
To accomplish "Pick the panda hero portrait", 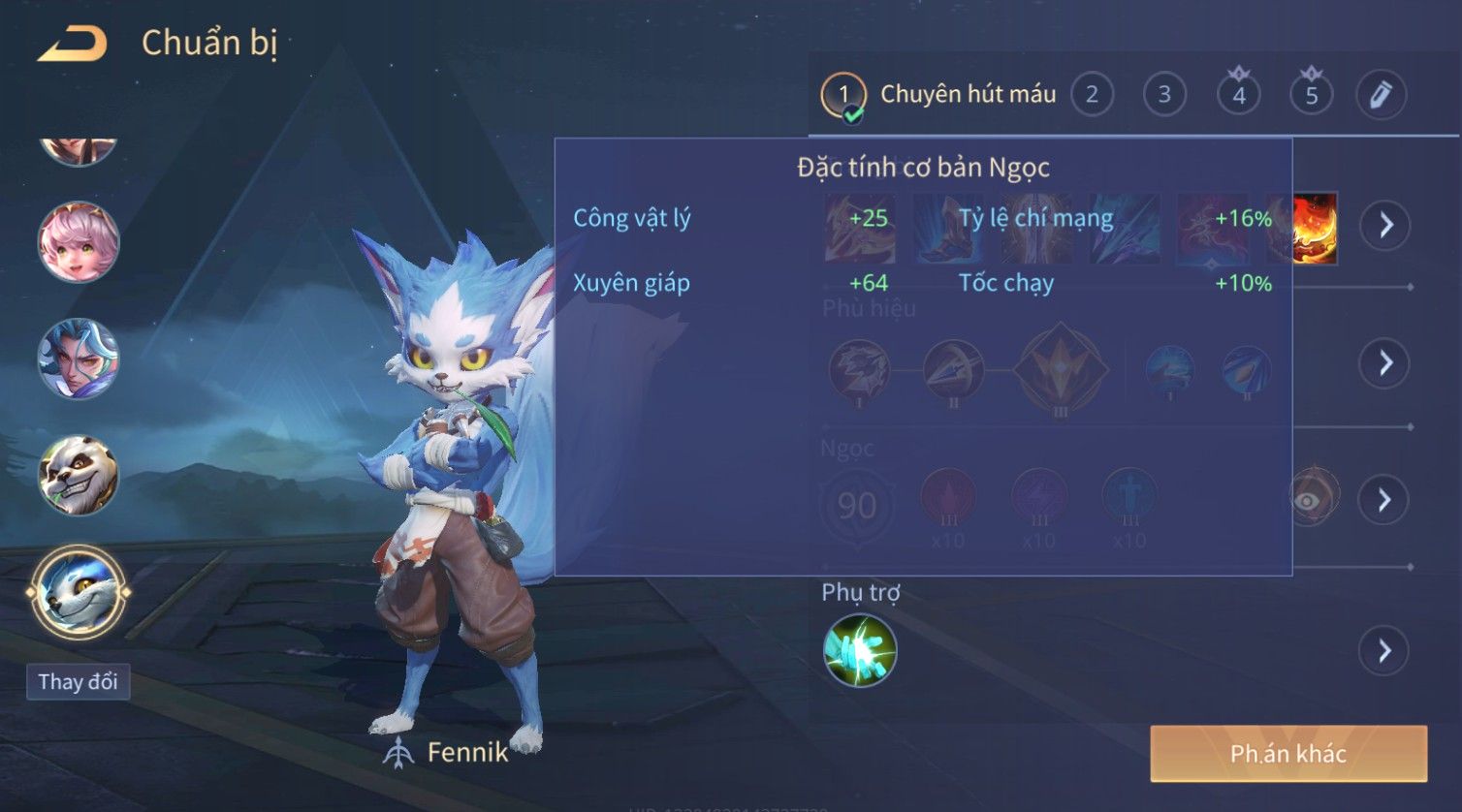I will coord(79,475).
